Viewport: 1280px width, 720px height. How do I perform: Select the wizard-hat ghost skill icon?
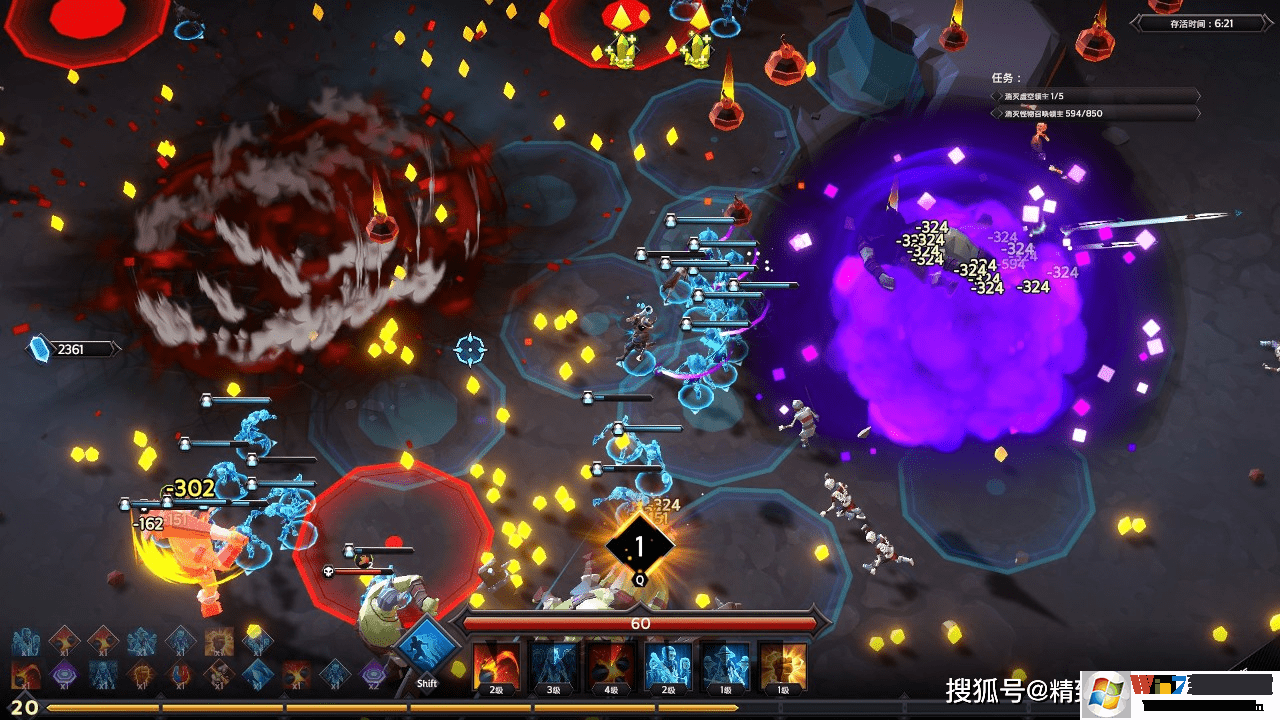click(x=725, y=663)
